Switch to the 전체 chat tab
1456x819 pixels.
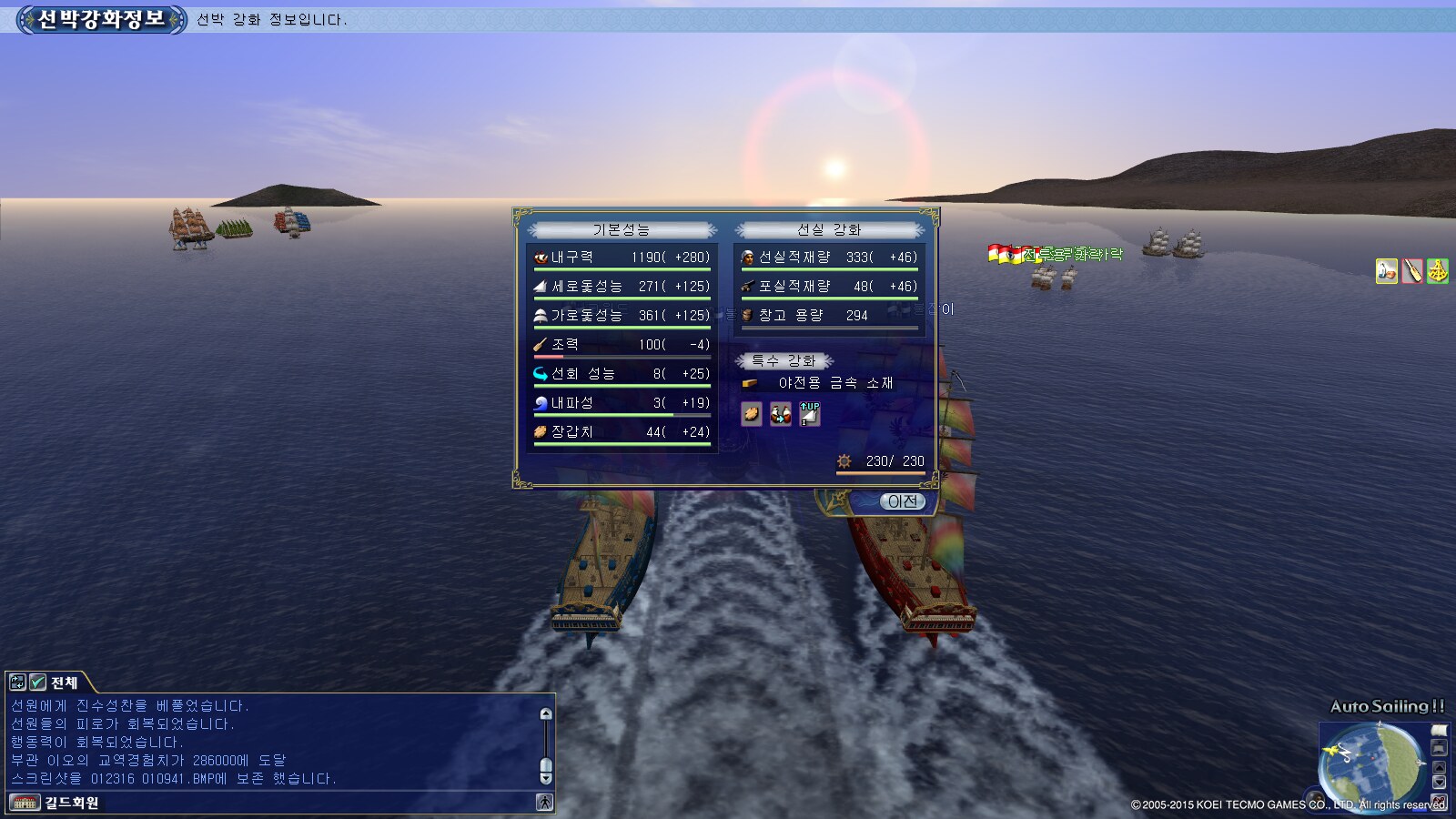[x=65, y=682]
